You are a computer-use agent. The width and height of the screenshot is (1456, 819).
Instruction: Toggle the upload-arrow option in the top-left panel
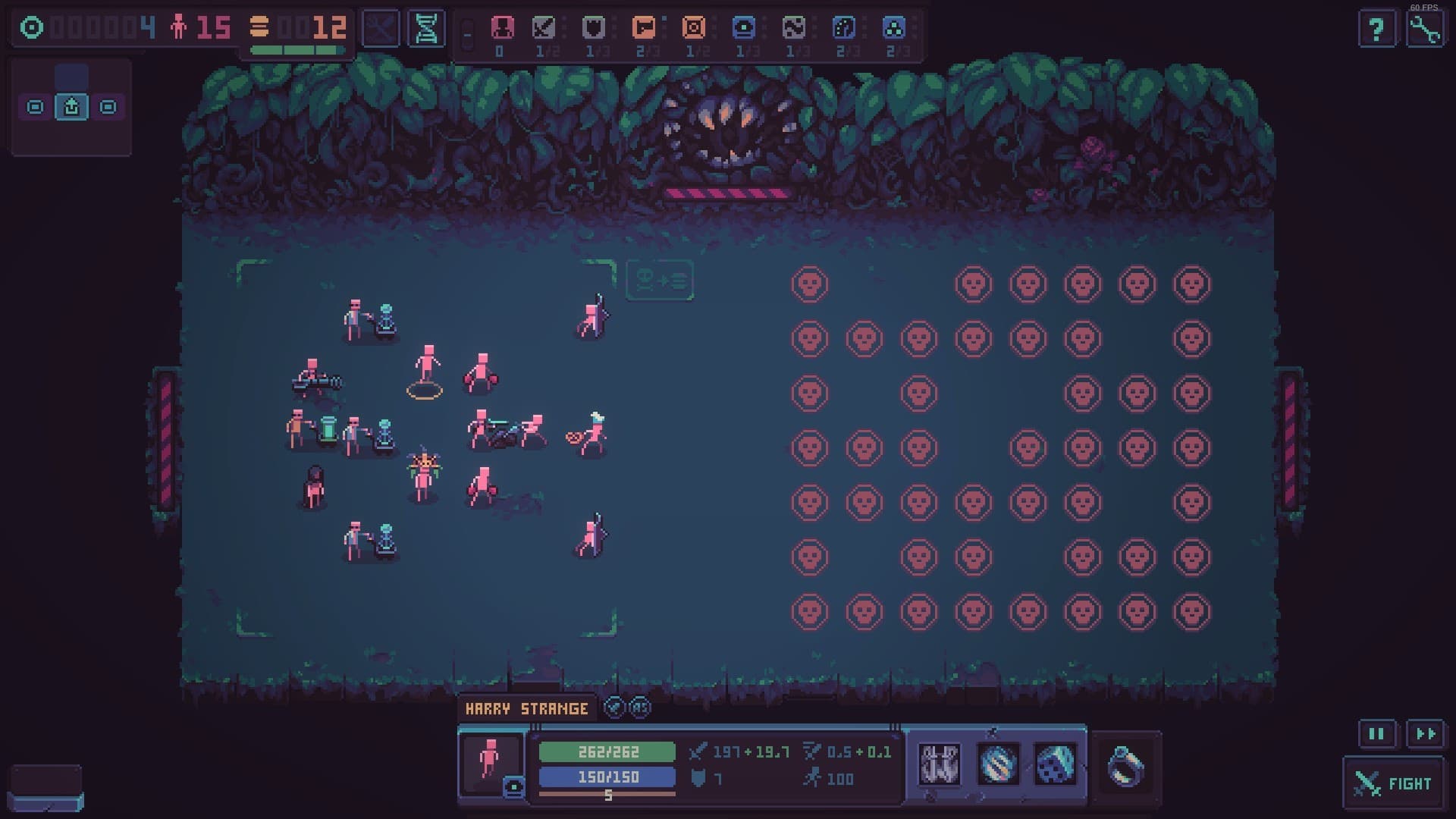click(x=71, y=107)
